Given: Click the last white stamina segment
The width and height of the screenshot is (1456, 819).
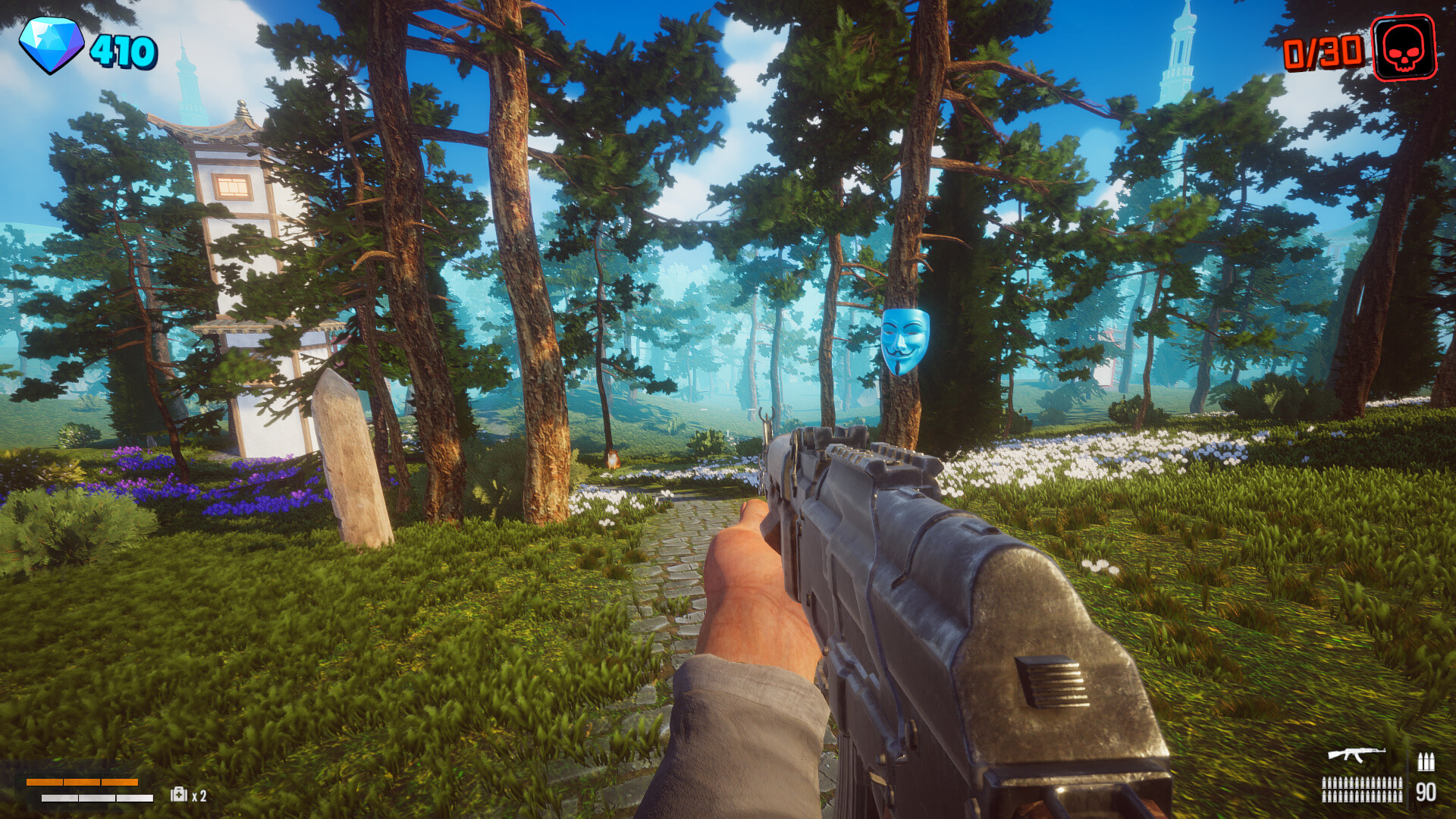Looking at the screenshot, I should click(135, 798).
